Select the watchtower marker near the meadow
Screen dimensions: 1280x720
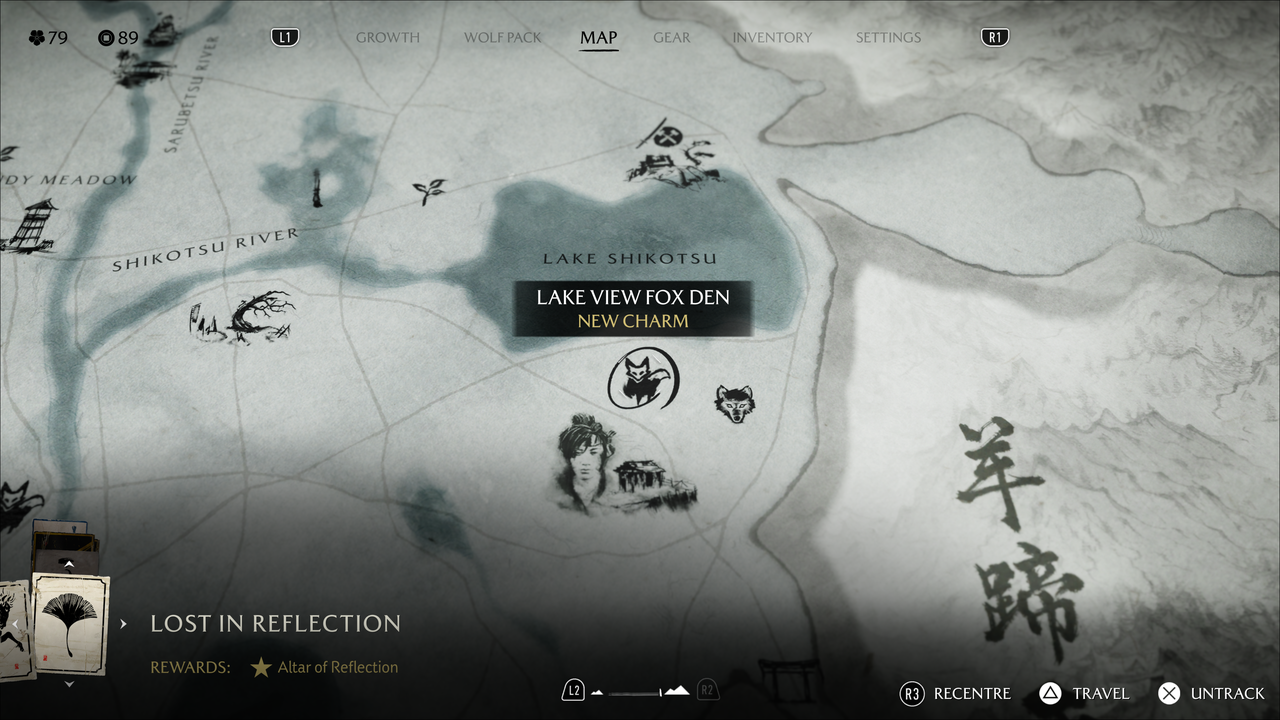(x=30, y=224)
